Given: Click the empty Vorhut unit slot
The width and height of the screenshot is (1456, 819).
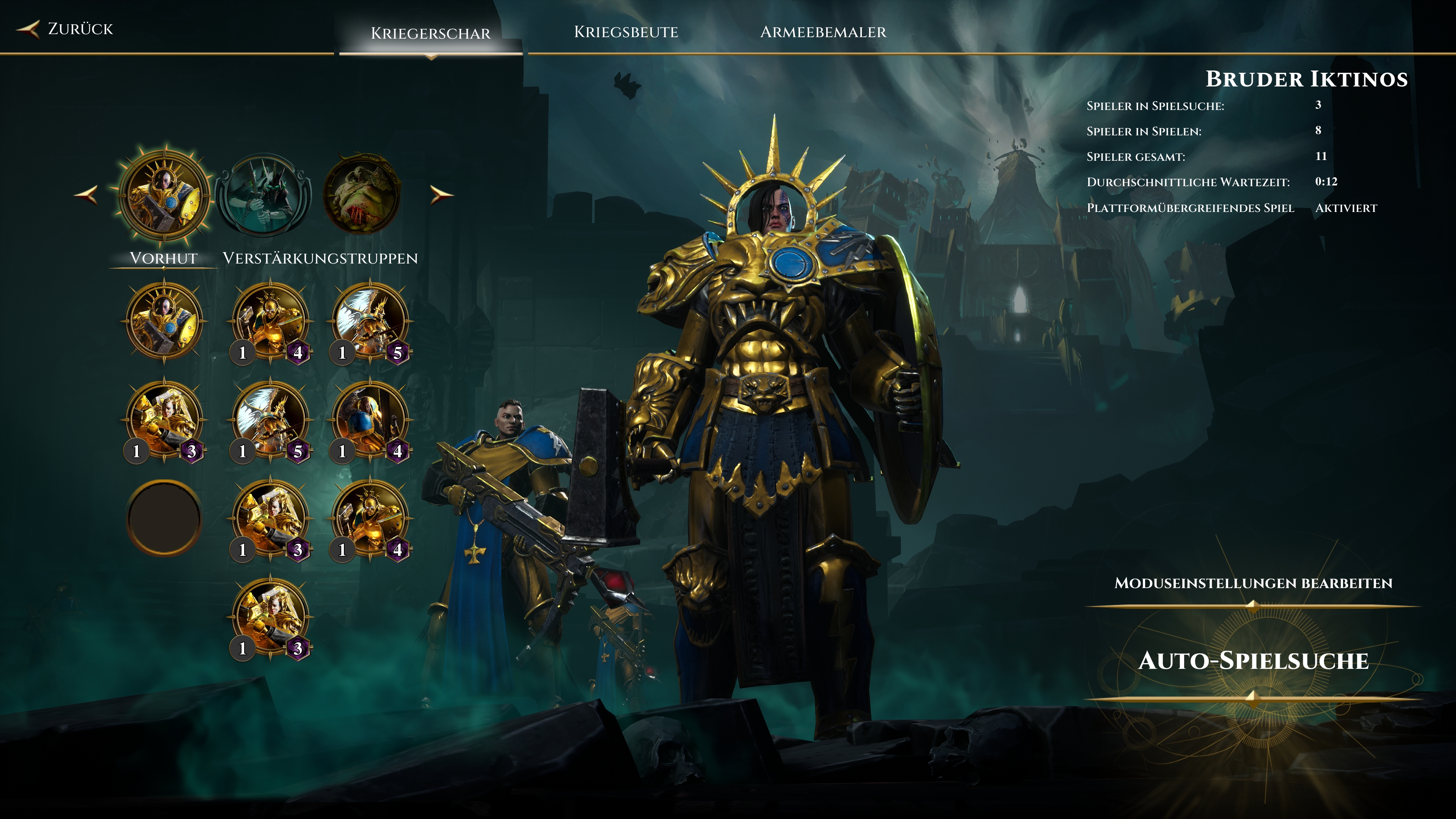Looking at the screenshot, I should [165, 517].
